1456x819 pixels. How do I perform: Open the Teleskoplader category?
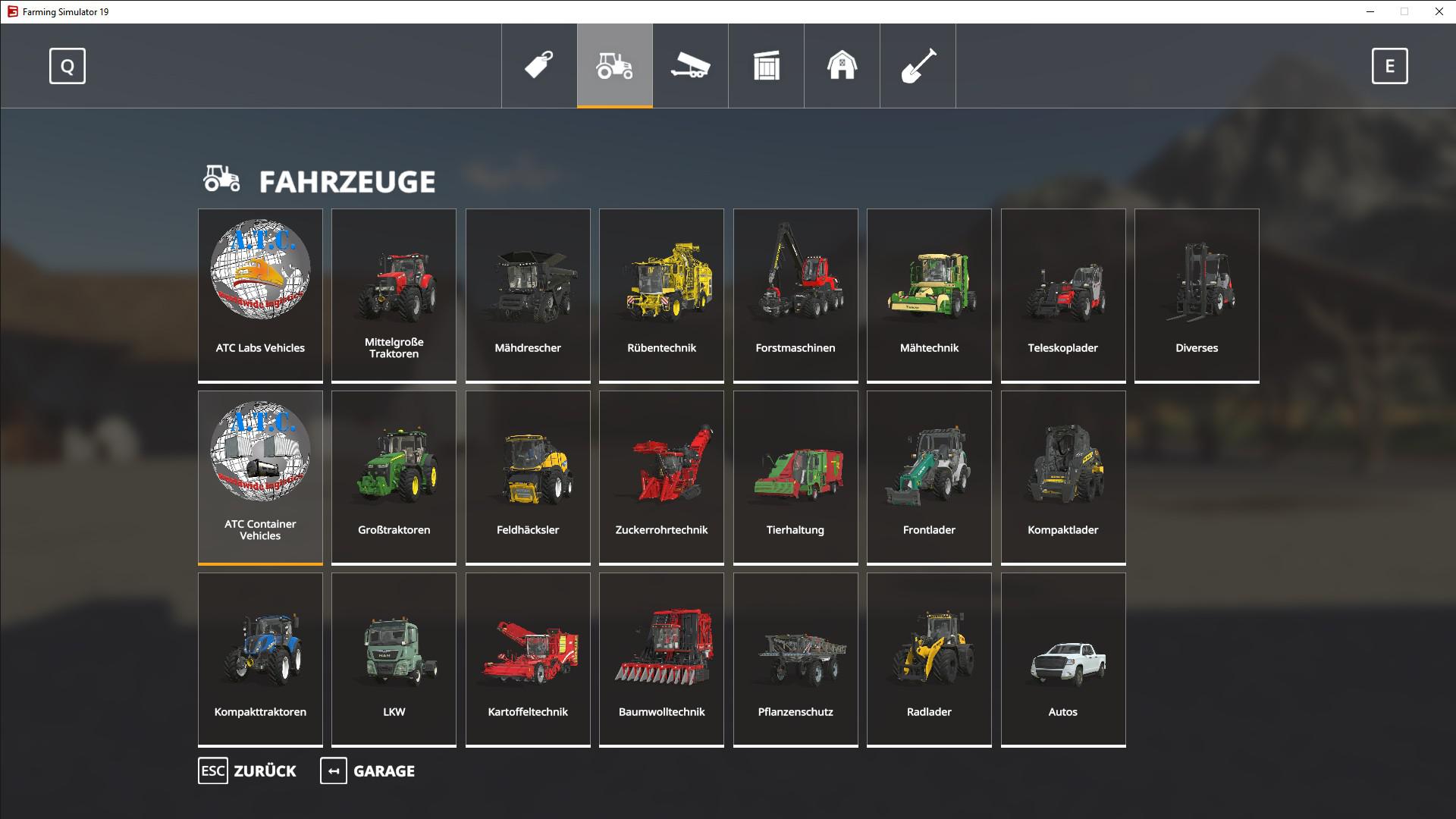(x=1062, y=295)
